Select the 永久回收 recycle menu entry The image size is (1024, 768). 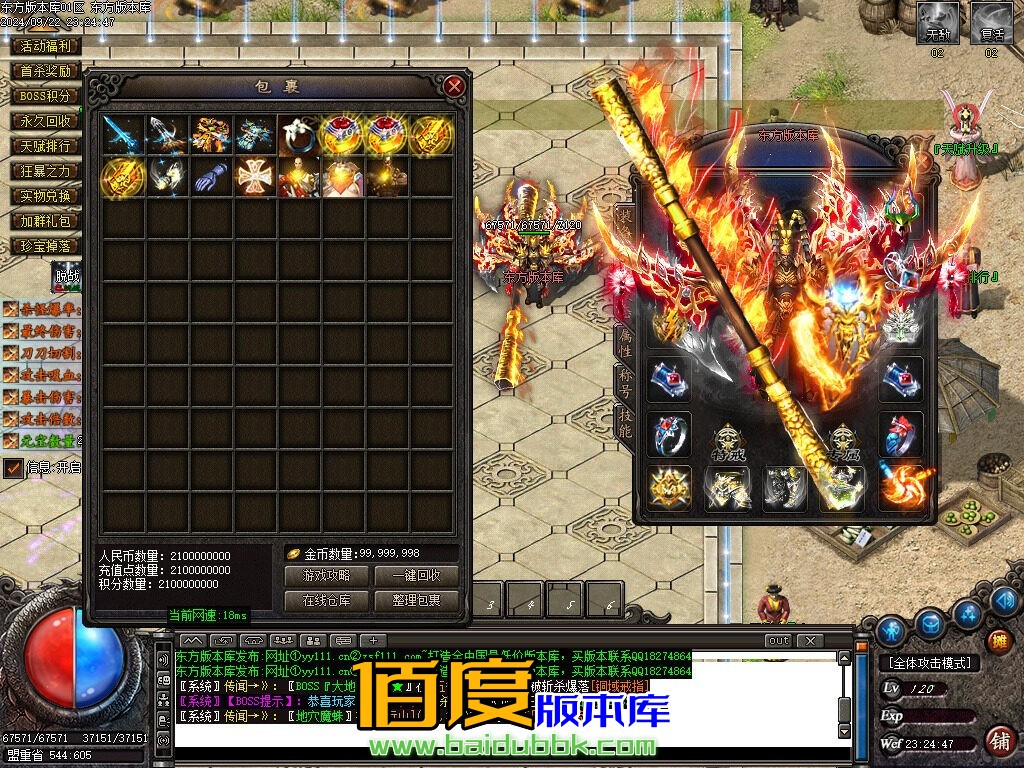[x=46, y=121]
